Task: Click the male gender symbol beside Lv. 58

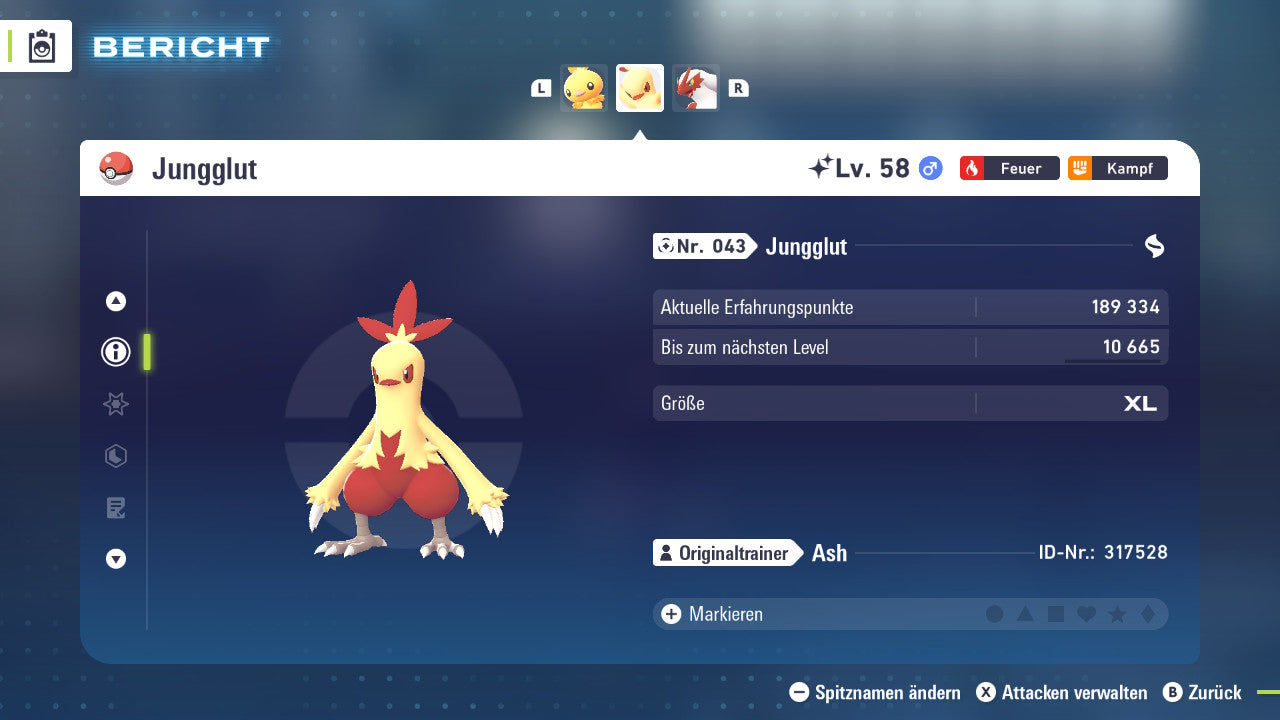Action: 929,168
